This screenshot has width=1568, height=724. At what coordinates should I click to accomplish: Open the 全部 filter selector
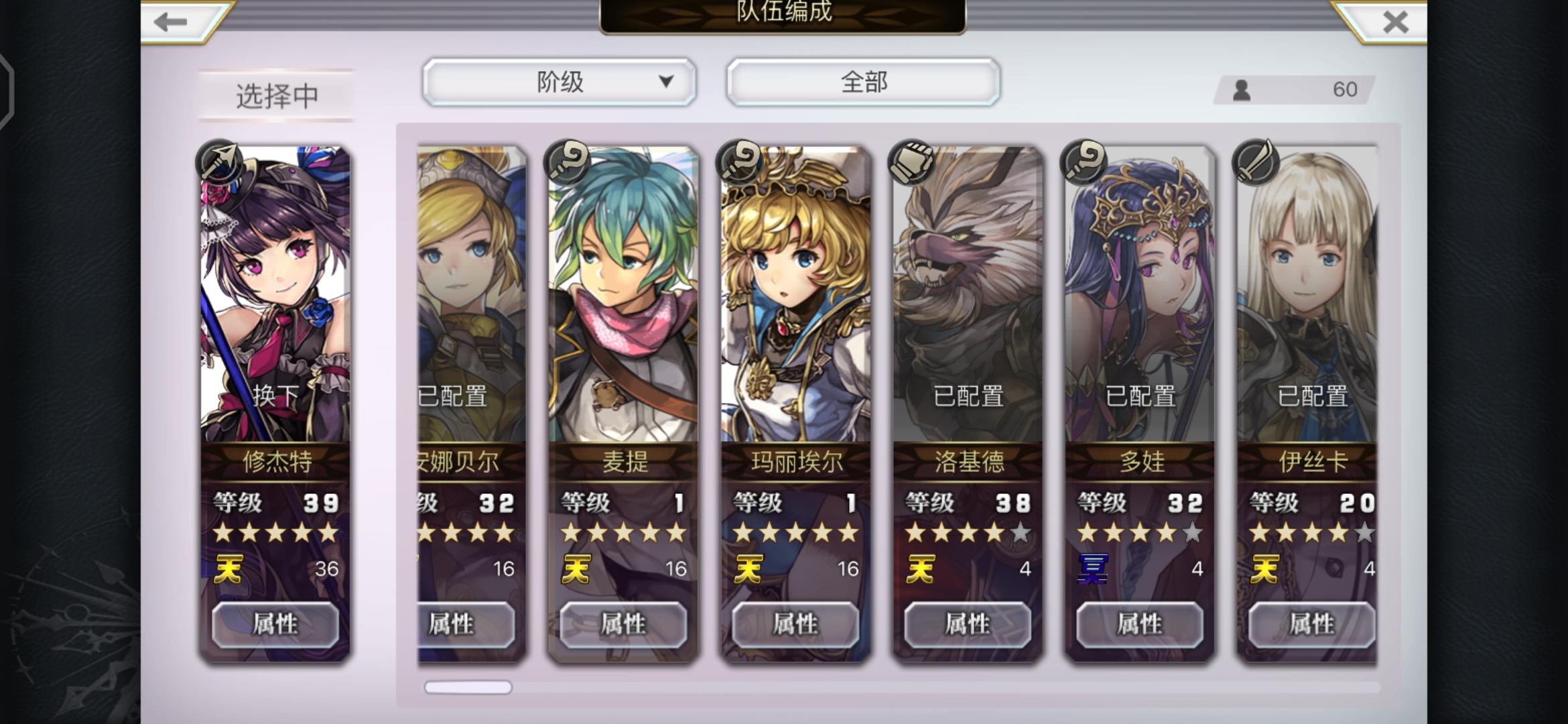point(864,82)
